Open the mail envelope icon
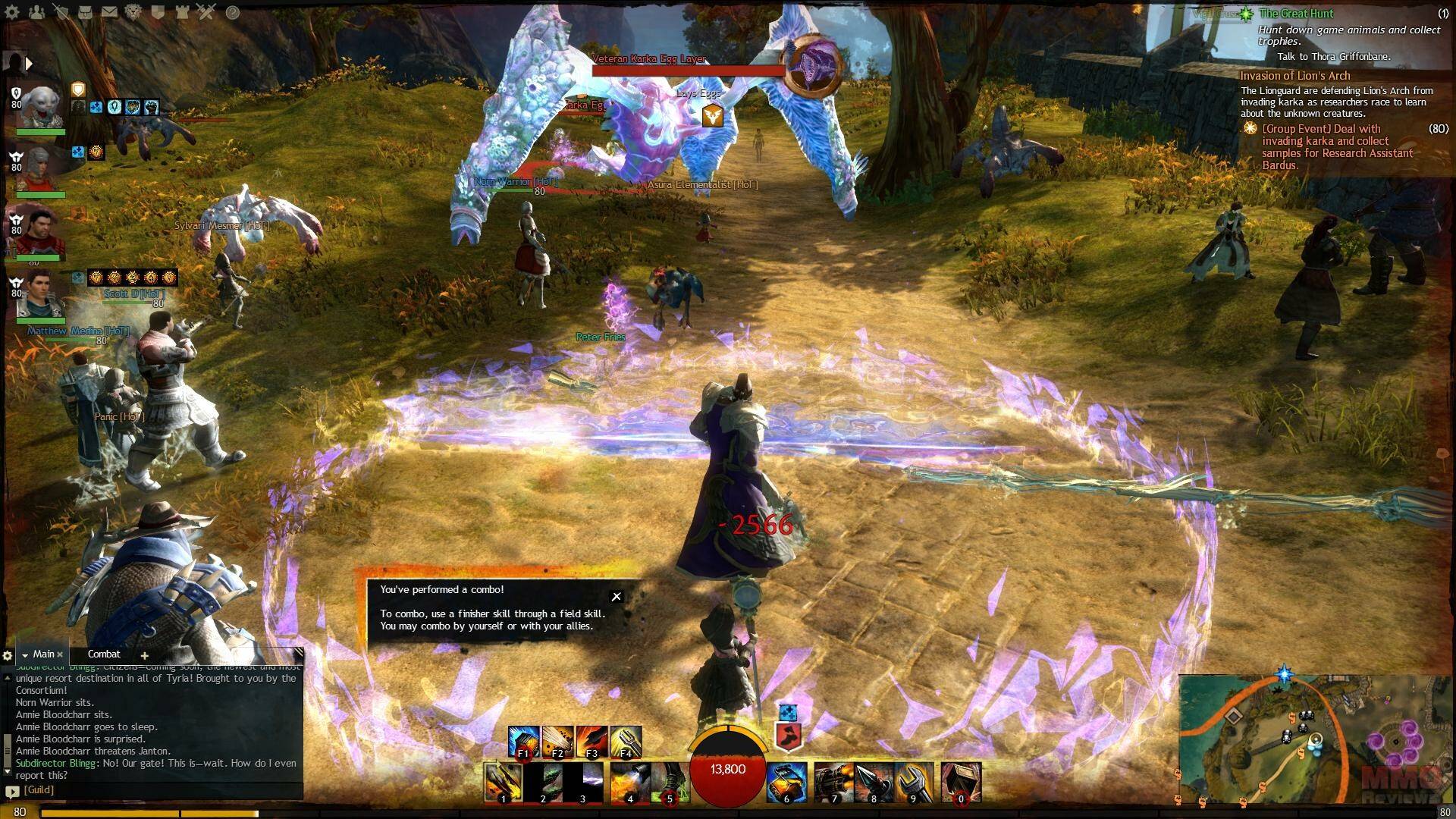1456x819 pixels. 109,12
